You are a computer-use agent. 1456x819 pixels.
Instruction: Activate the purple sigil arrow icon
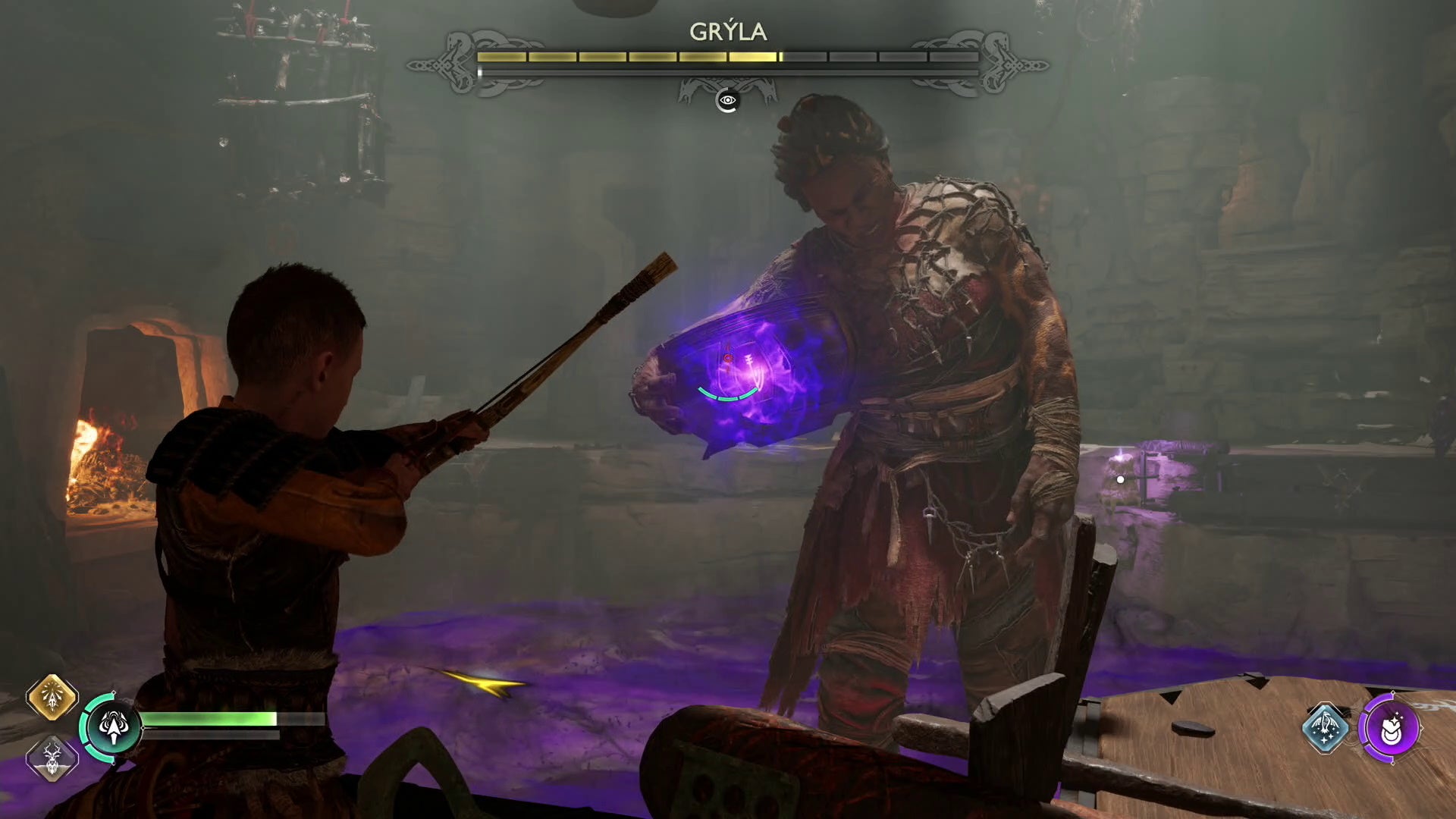pos(1390,728)
